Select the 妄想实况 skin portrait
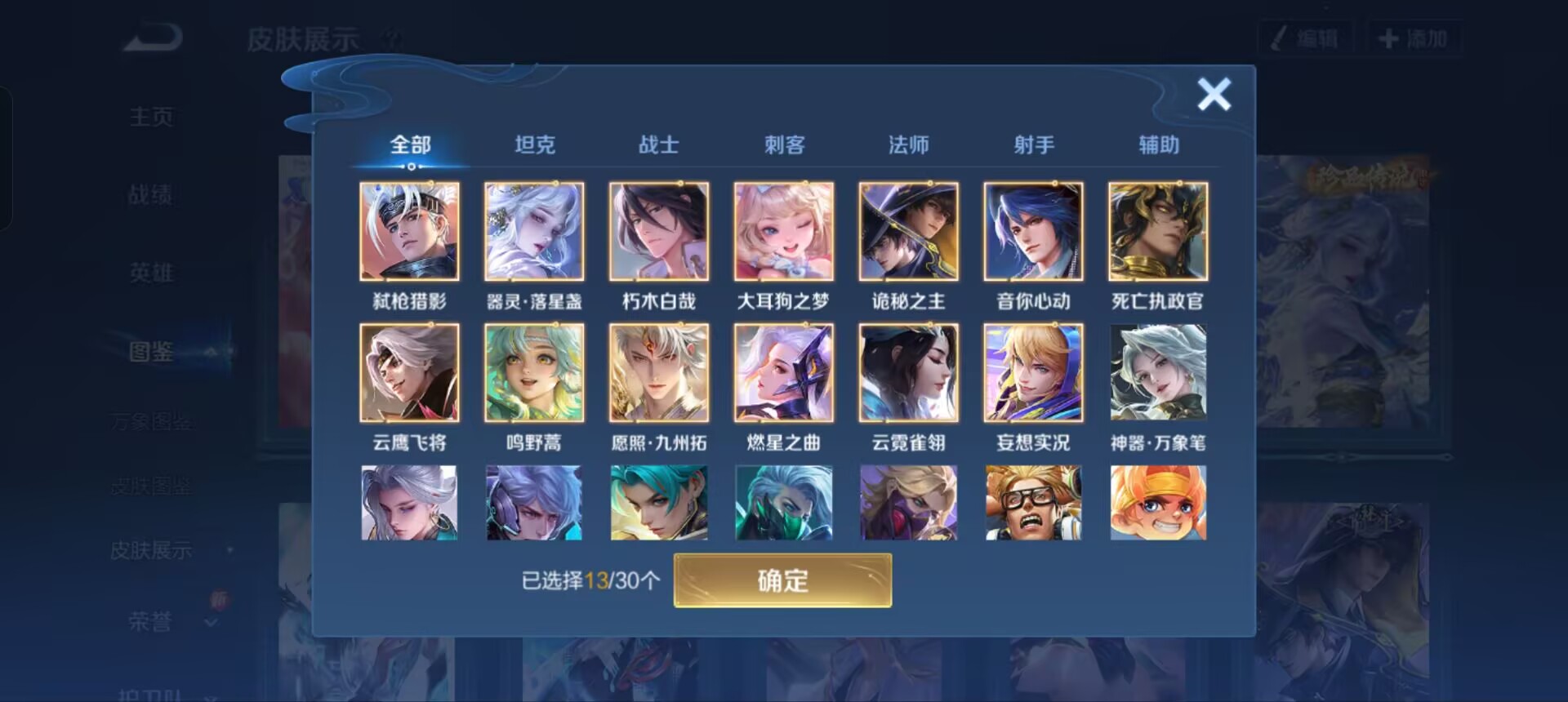 click(1033, 372)
